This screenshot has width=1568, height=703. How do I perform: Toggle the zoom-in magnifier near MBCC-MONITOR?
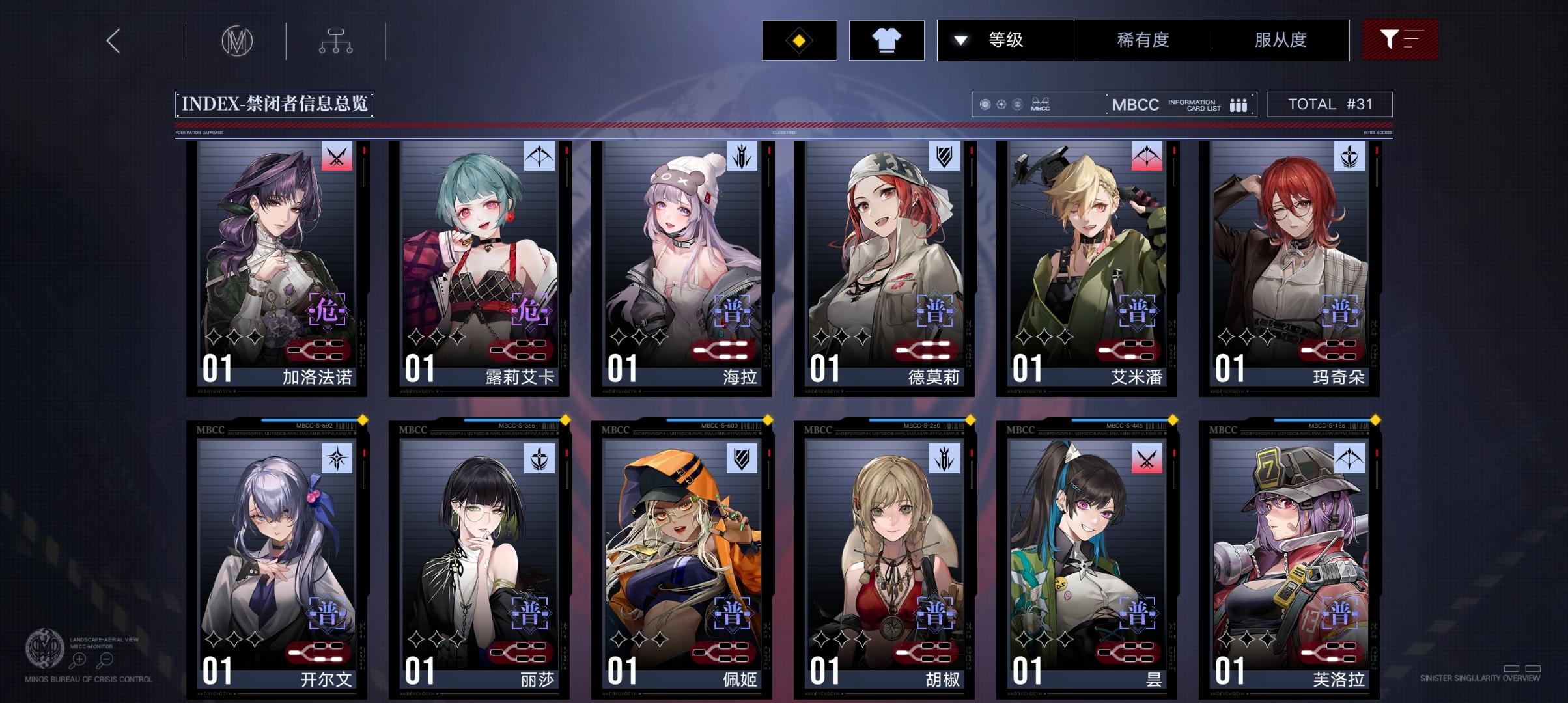coord(79,659)
